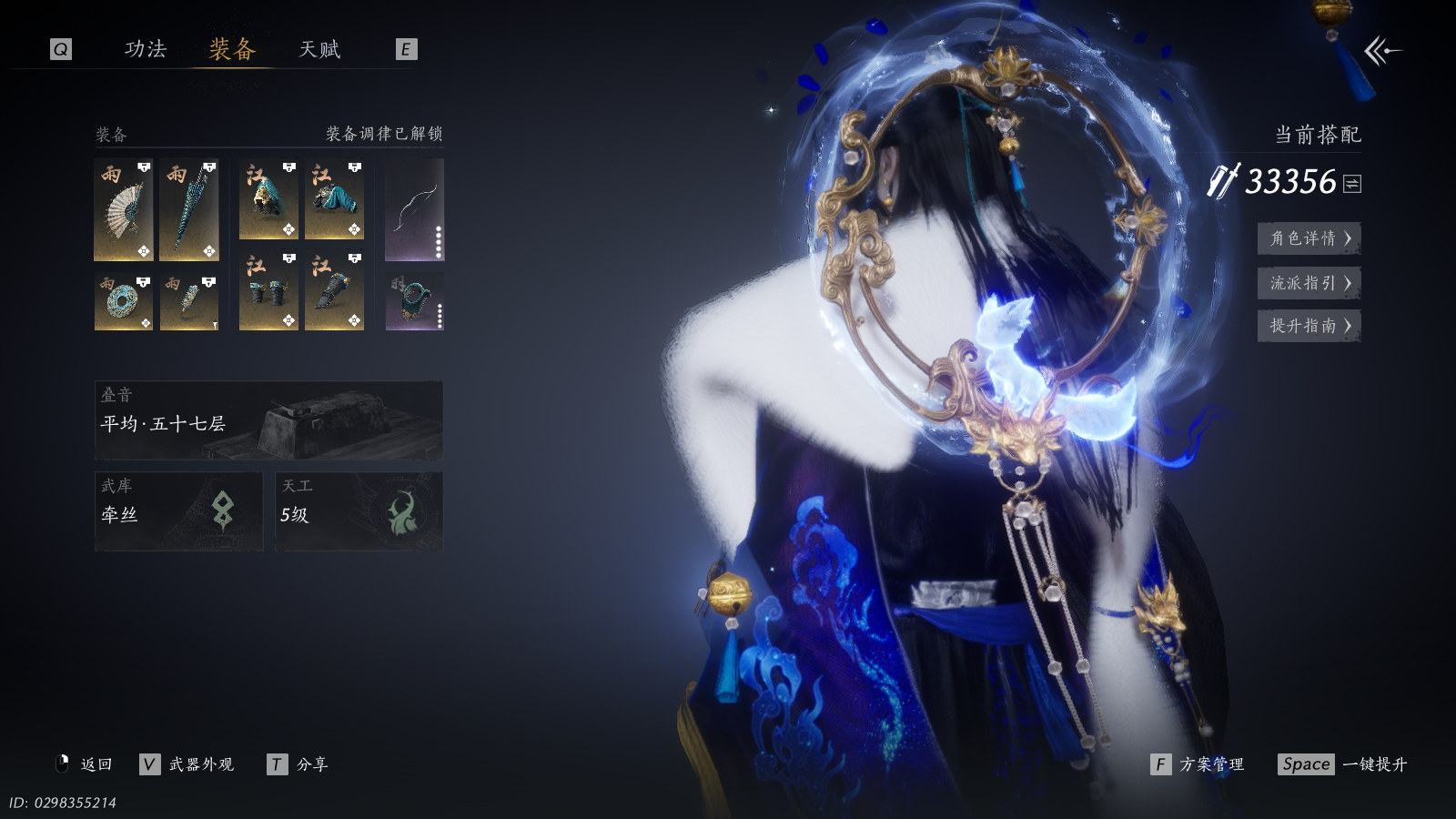Open the bow equipment slot
Image resolution: width=1456 pixels, height=819 pixels.
coord(414,210)
